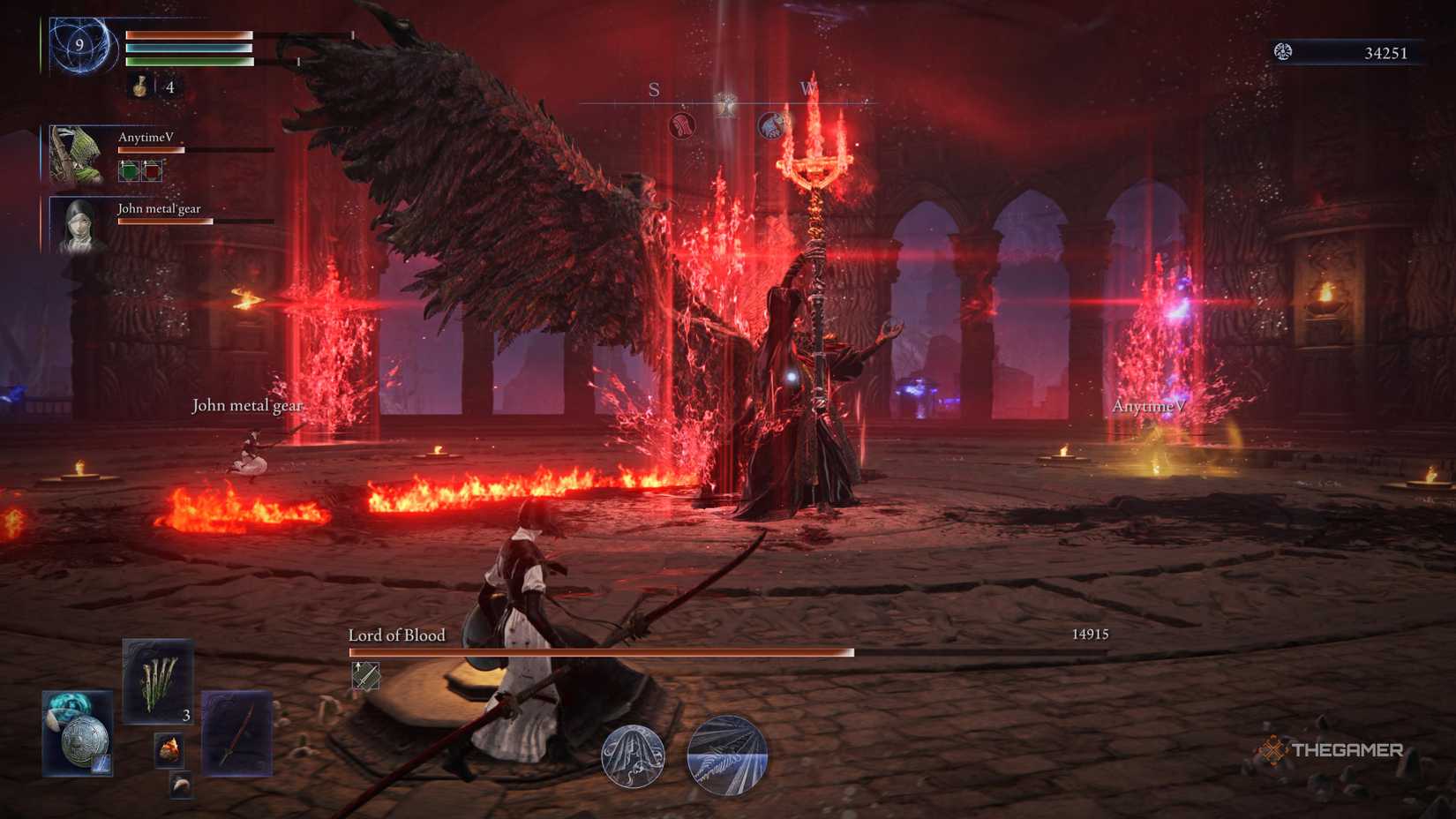Image resolution: width=1456 pixels, height=819 pixels.
Task: Select the blue summon crest under the compass
Action: pos(770,125)
